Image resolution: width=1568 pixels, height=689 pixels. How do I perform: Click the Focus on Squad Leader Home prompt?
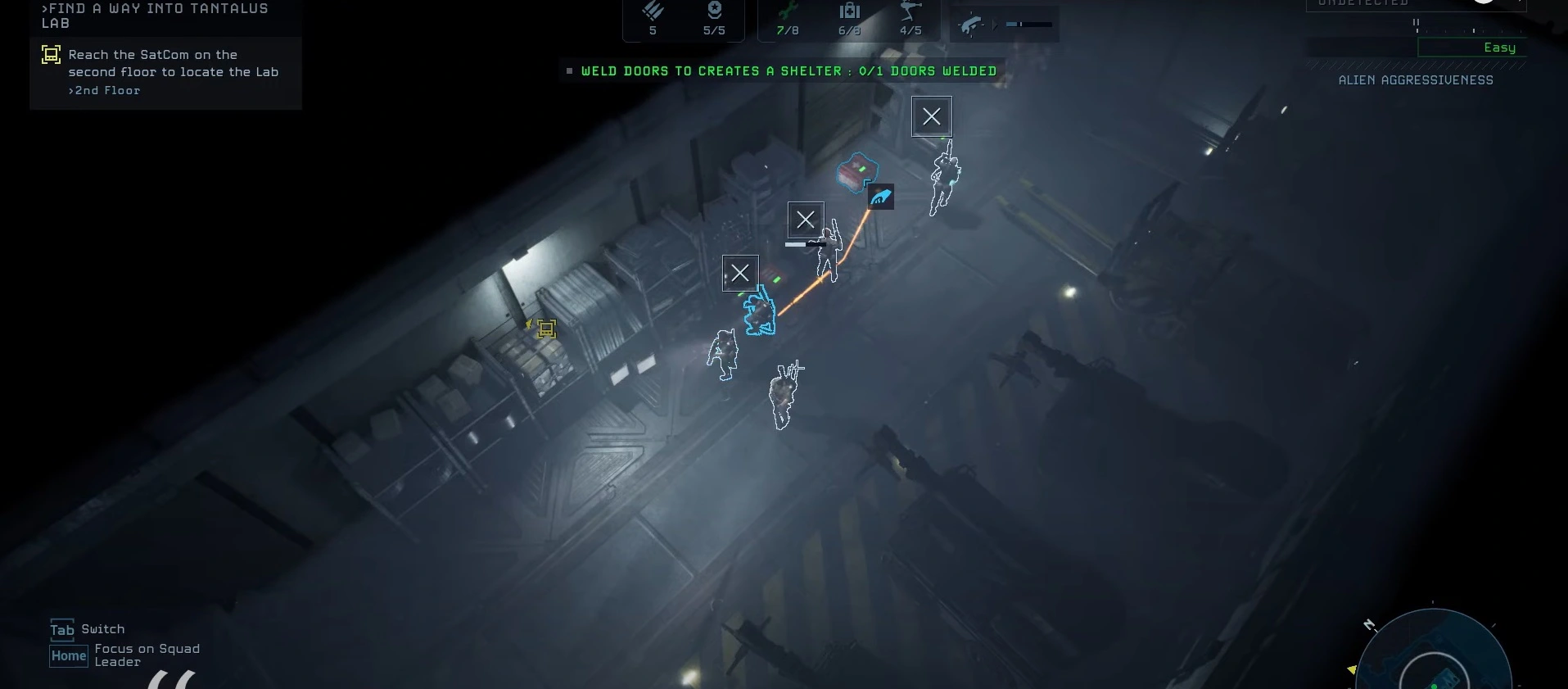[x=68, y=655]
